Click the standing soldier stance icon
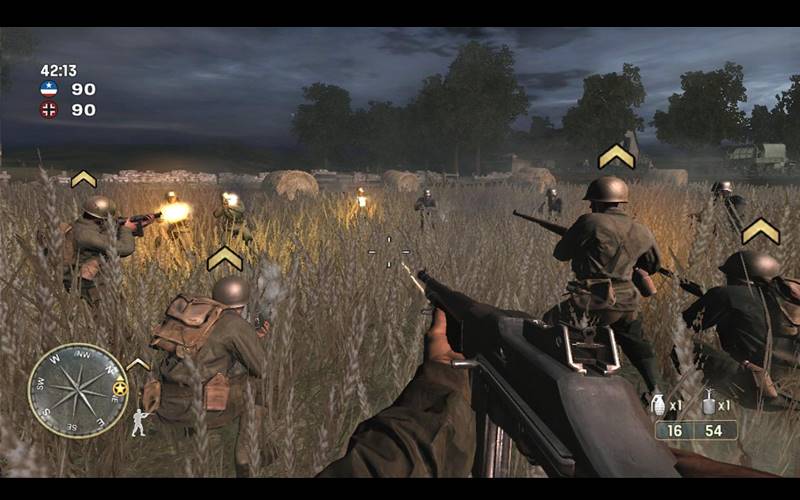The width and height of the screenshot is (800, 500). tap(140, 422)
